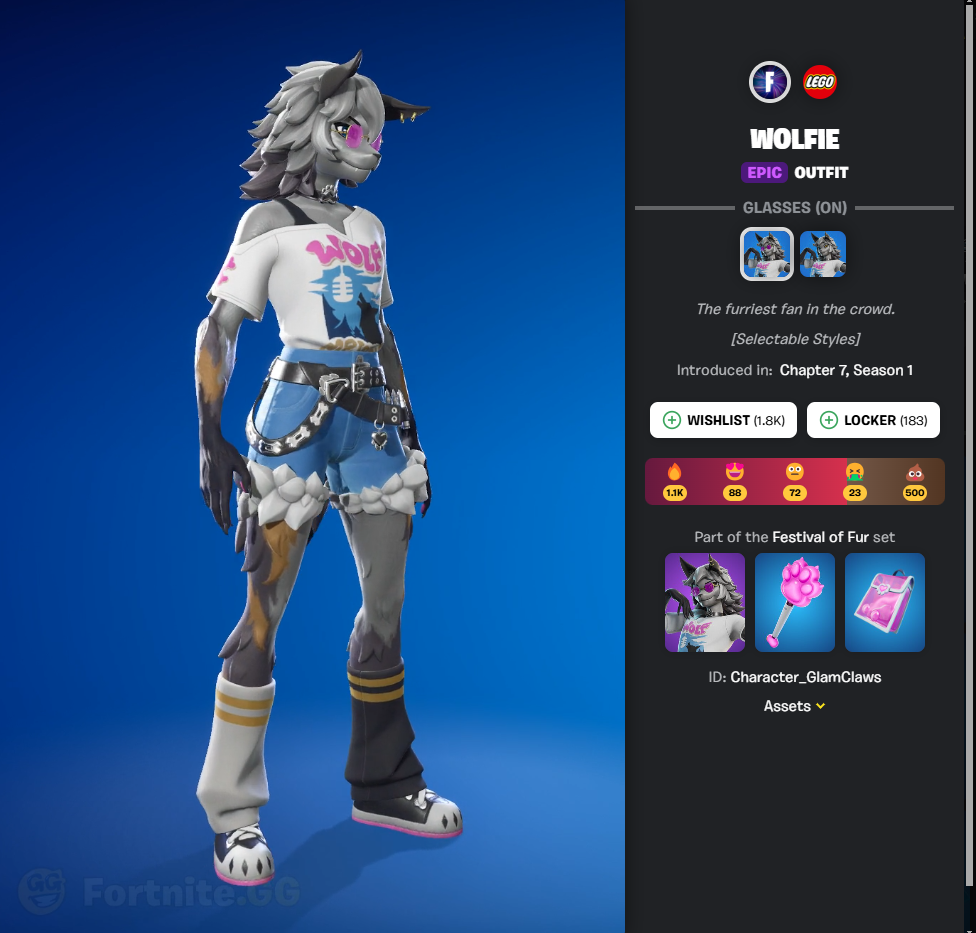Add Wolfie to your locker
The image size is (976, 933).
coord(873,421)
